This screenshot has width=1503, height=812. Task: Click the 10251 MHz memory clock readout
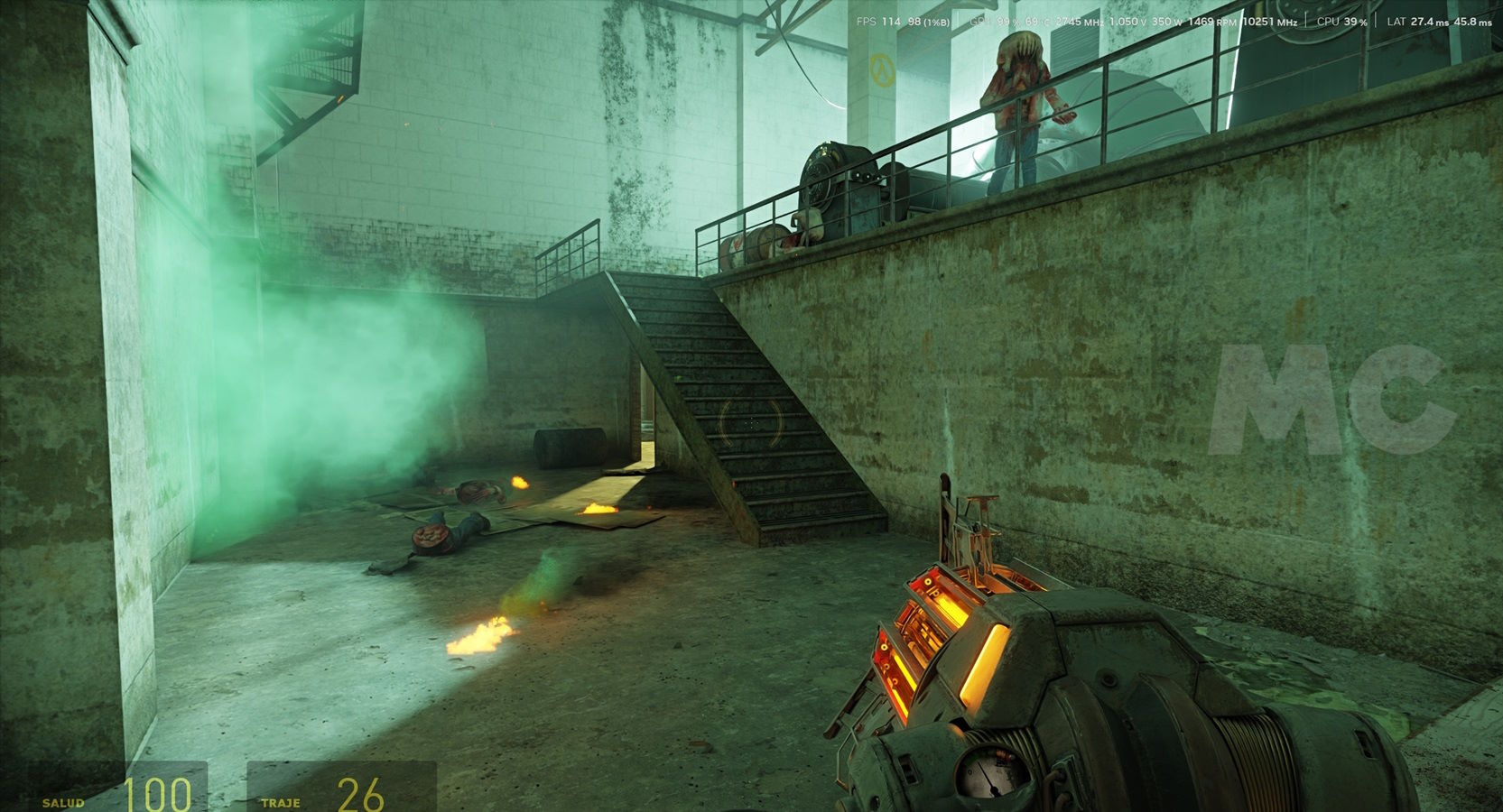pyautogui.click(x=1268, y=20)
